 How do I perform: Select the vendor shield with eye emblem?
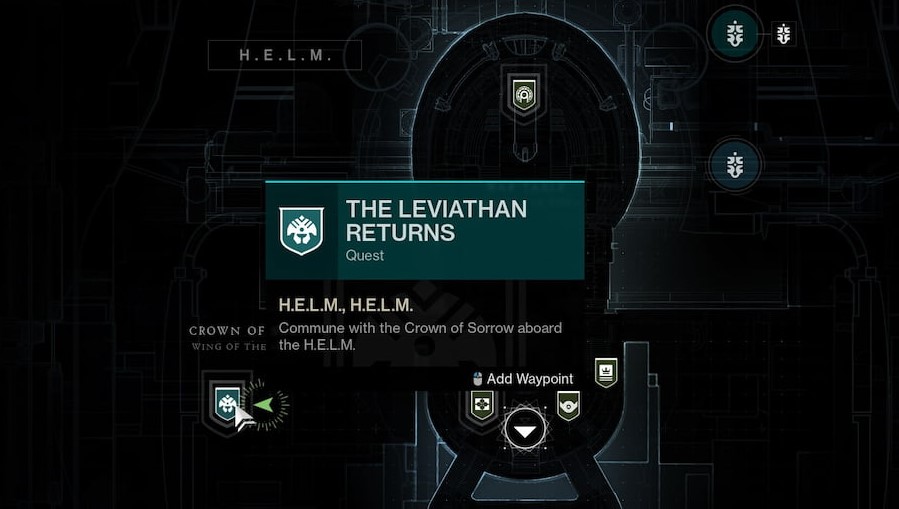point(568,405)
